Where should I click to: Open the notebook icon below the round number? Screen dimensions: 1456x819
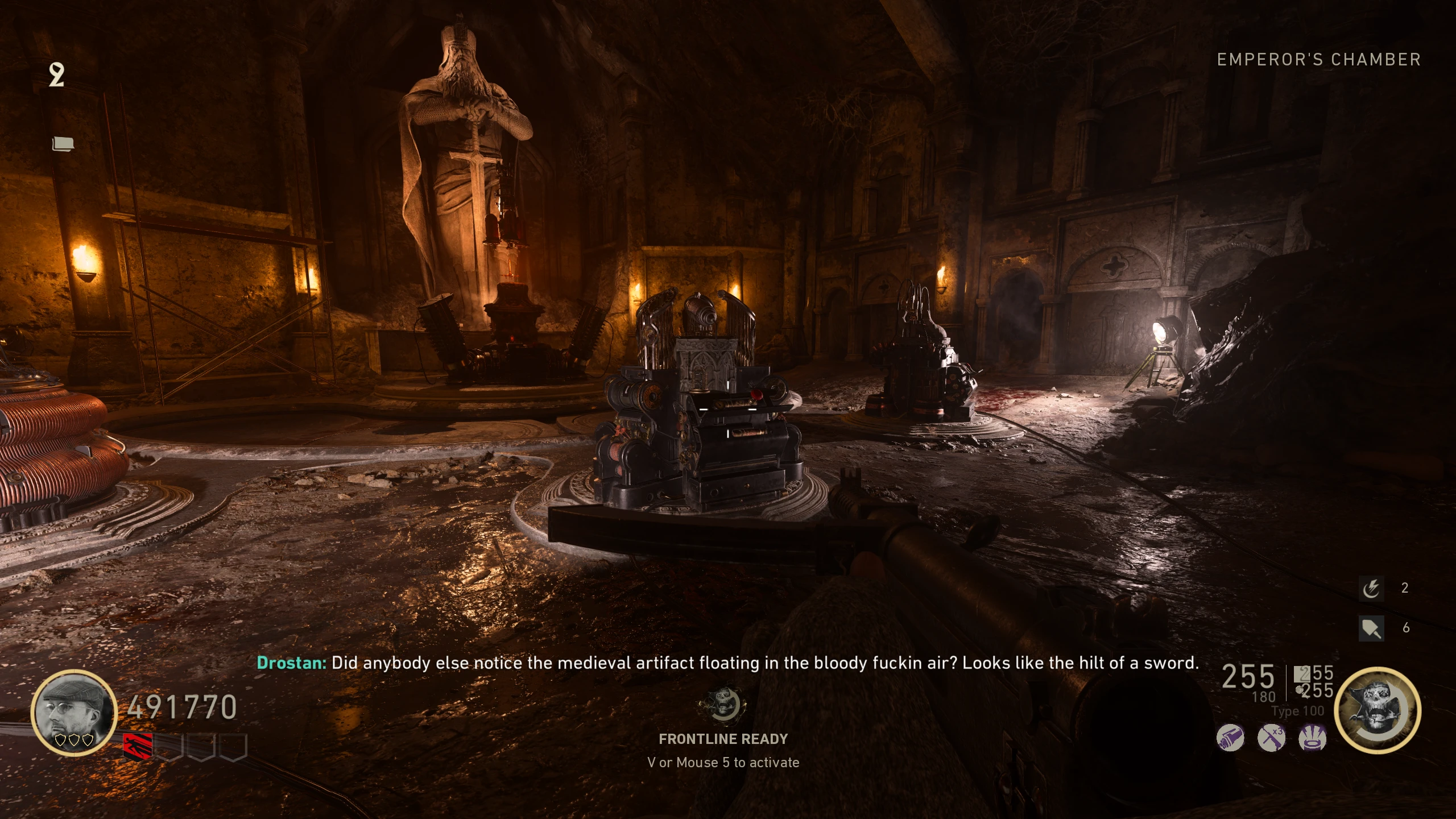pos(63,144)
